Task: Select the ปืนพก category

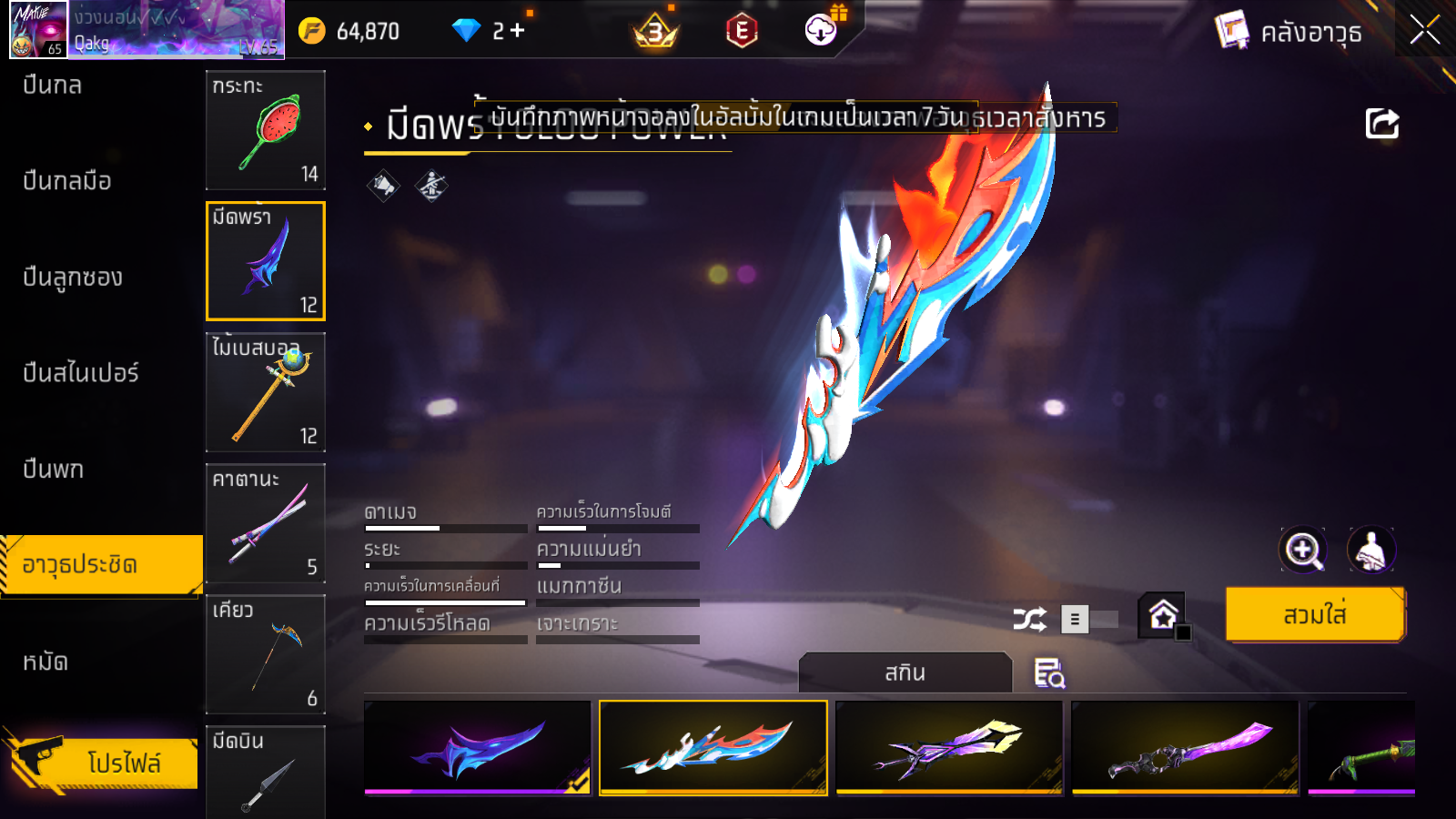Action: (54, 470)
